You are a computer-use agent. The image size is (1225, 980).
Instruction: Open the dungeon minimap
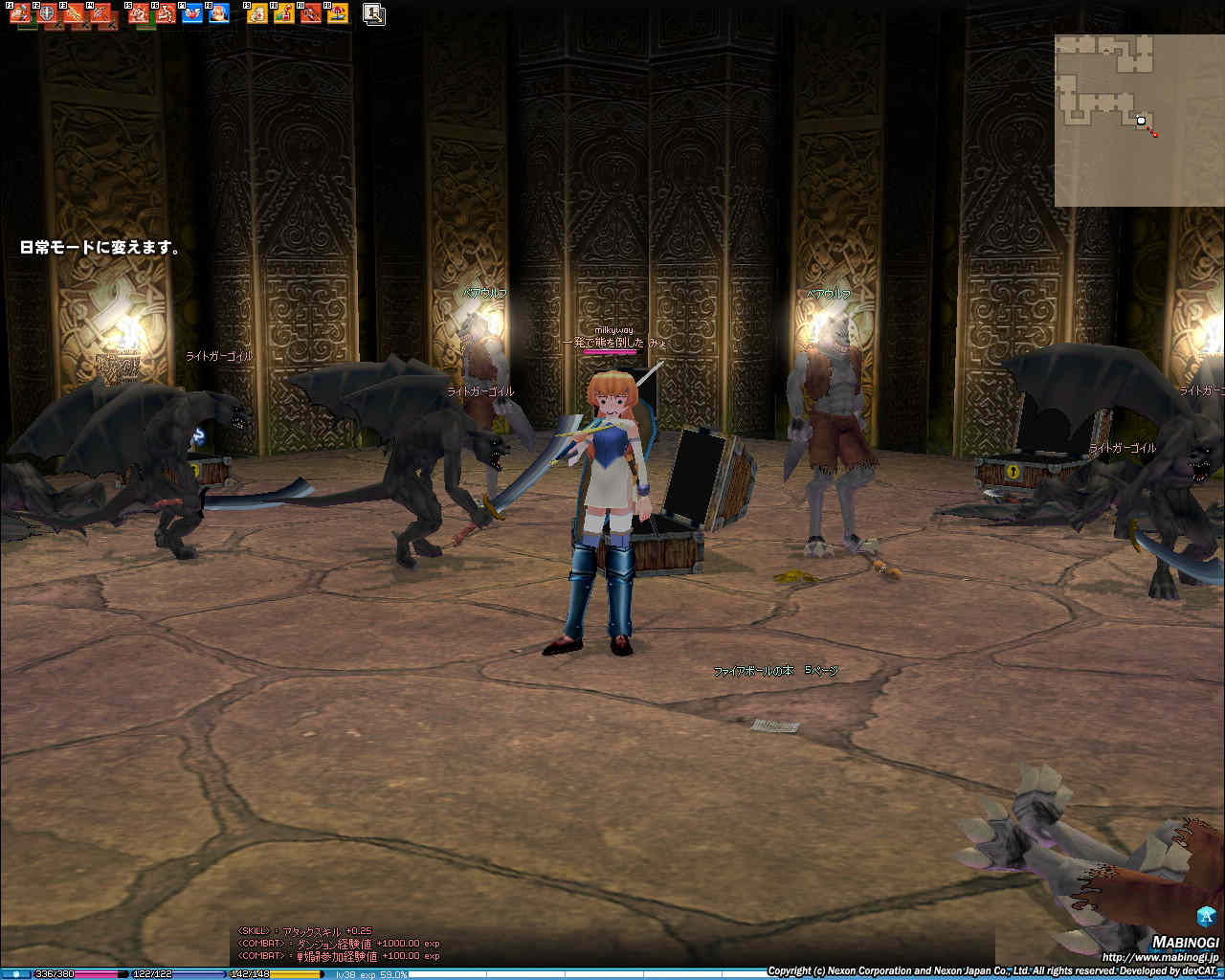tap(1139, 121)
